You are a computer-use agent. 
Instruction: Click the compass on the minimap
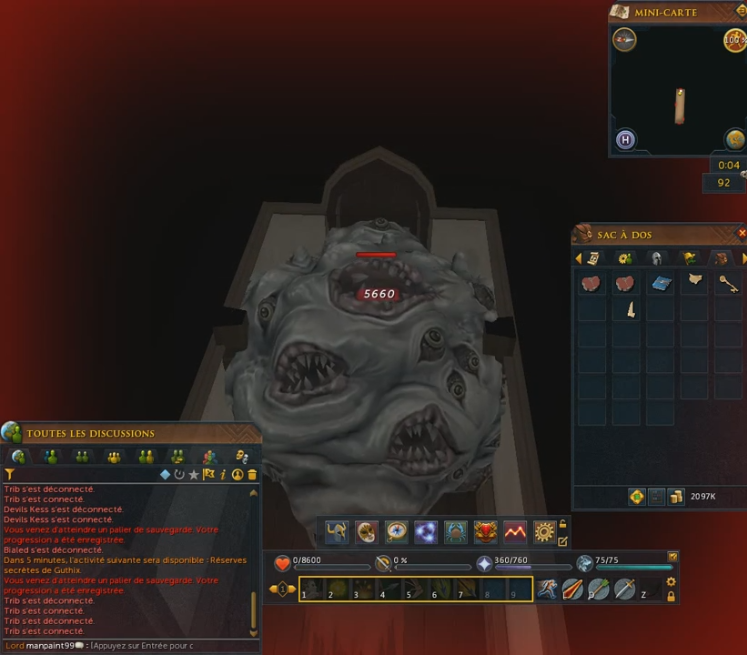(x=624, y=40)
